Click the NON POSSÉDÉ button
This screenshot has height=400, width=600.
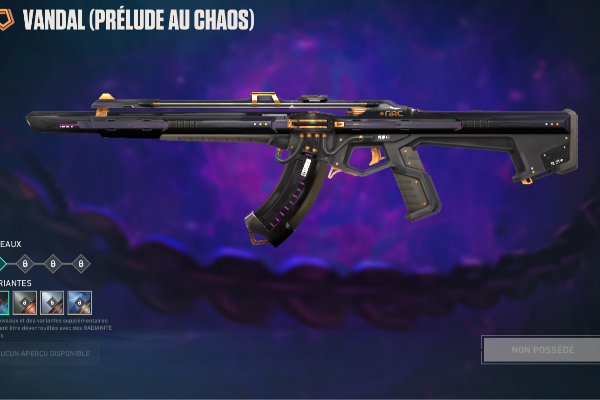click(x=542, y=350)
